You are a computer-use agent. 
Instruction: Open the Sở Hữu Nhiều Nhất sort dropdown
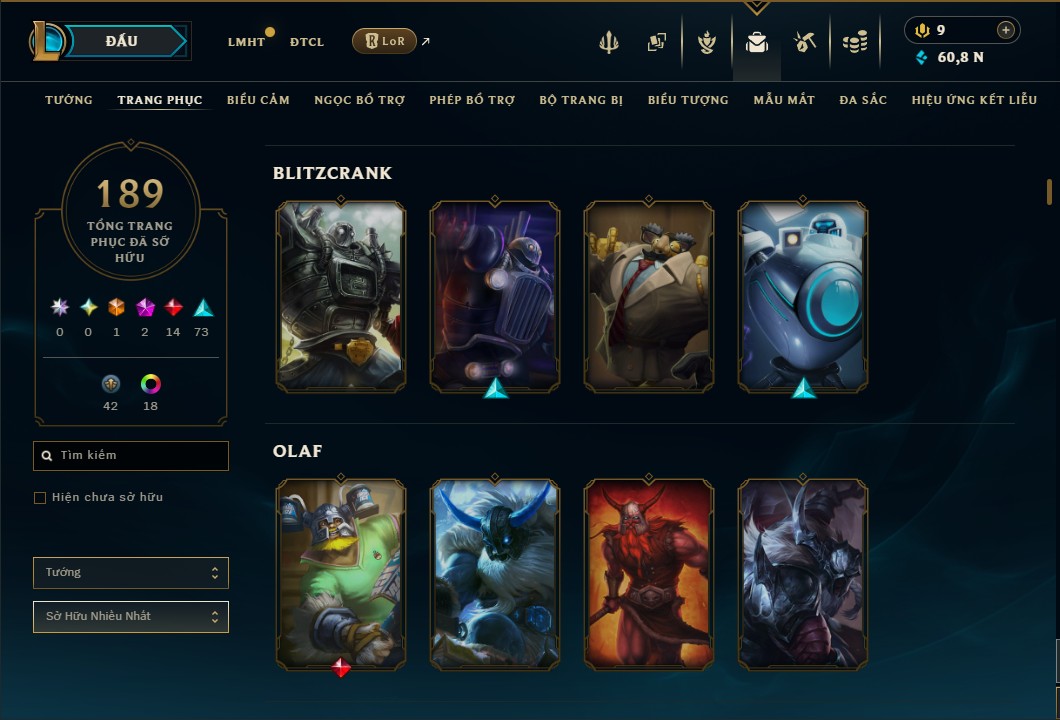click(x=131, y=617)
